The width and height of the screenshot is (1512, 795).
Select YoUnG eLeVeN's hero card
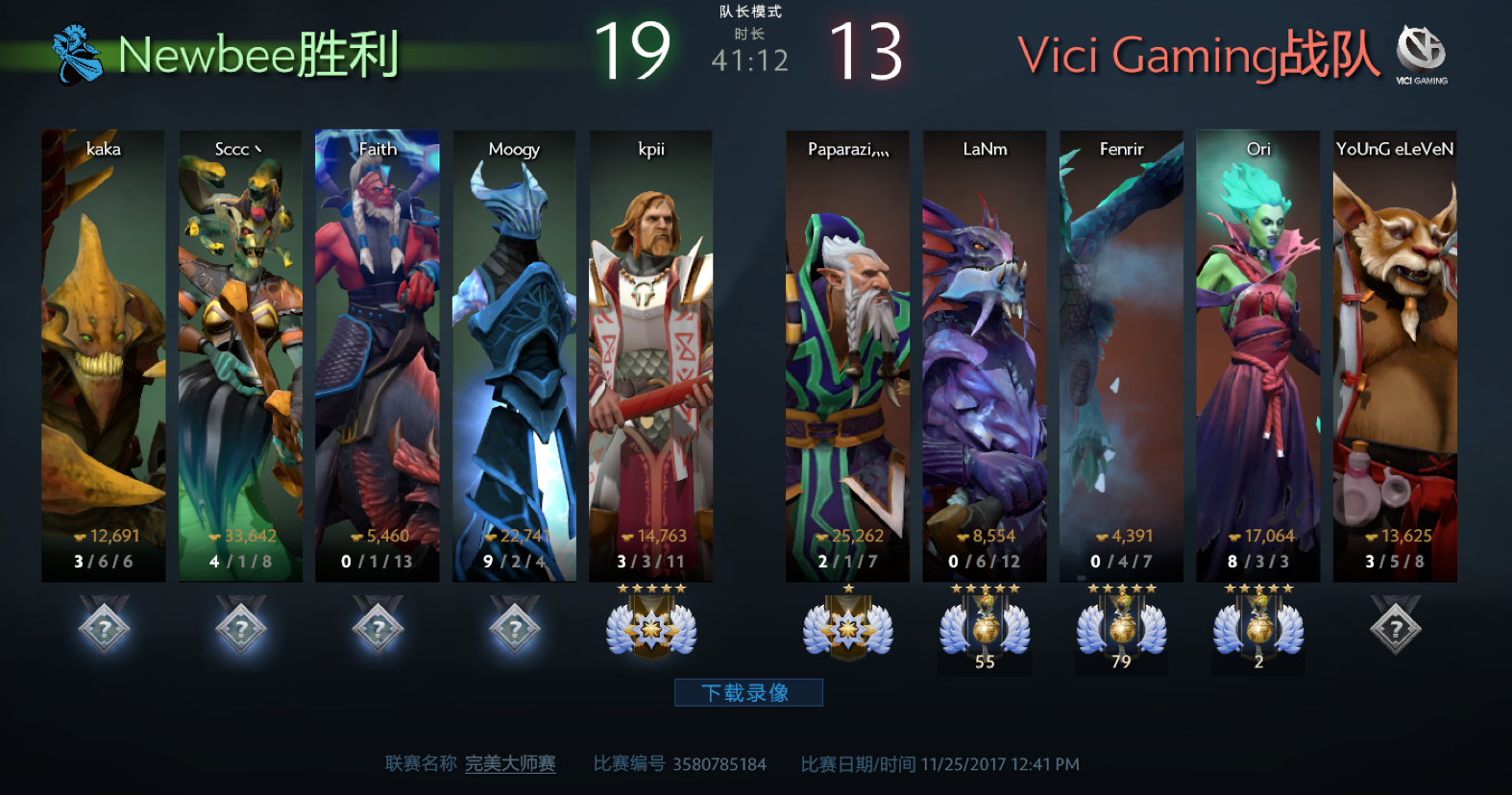coord(1395,355)
